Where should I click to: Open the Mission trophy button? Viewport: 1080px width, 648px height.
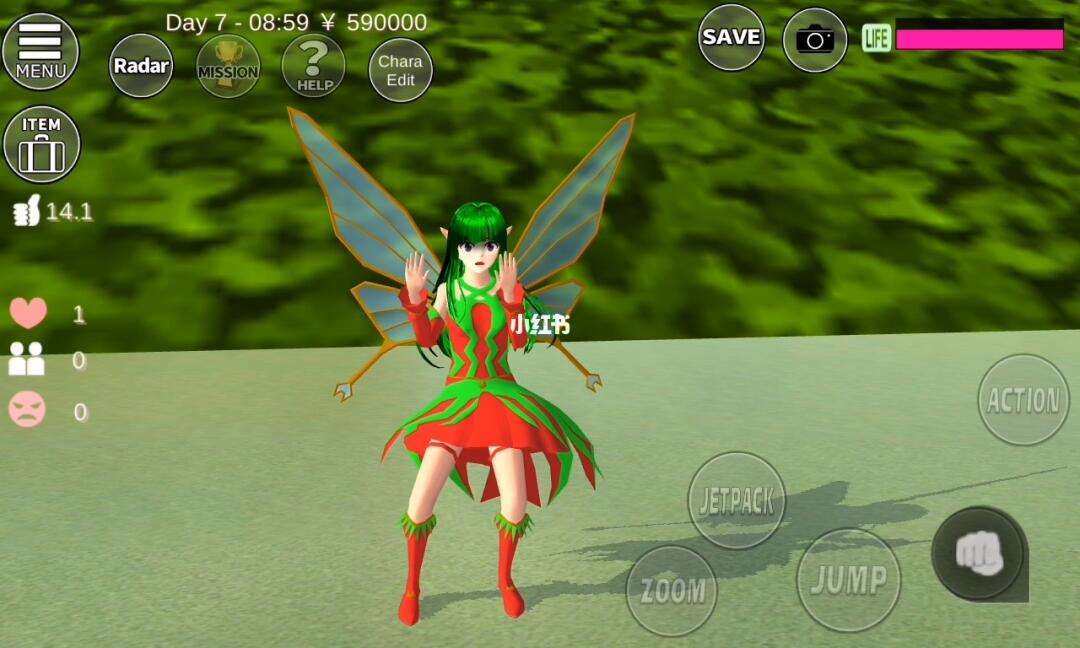point(228,67)
